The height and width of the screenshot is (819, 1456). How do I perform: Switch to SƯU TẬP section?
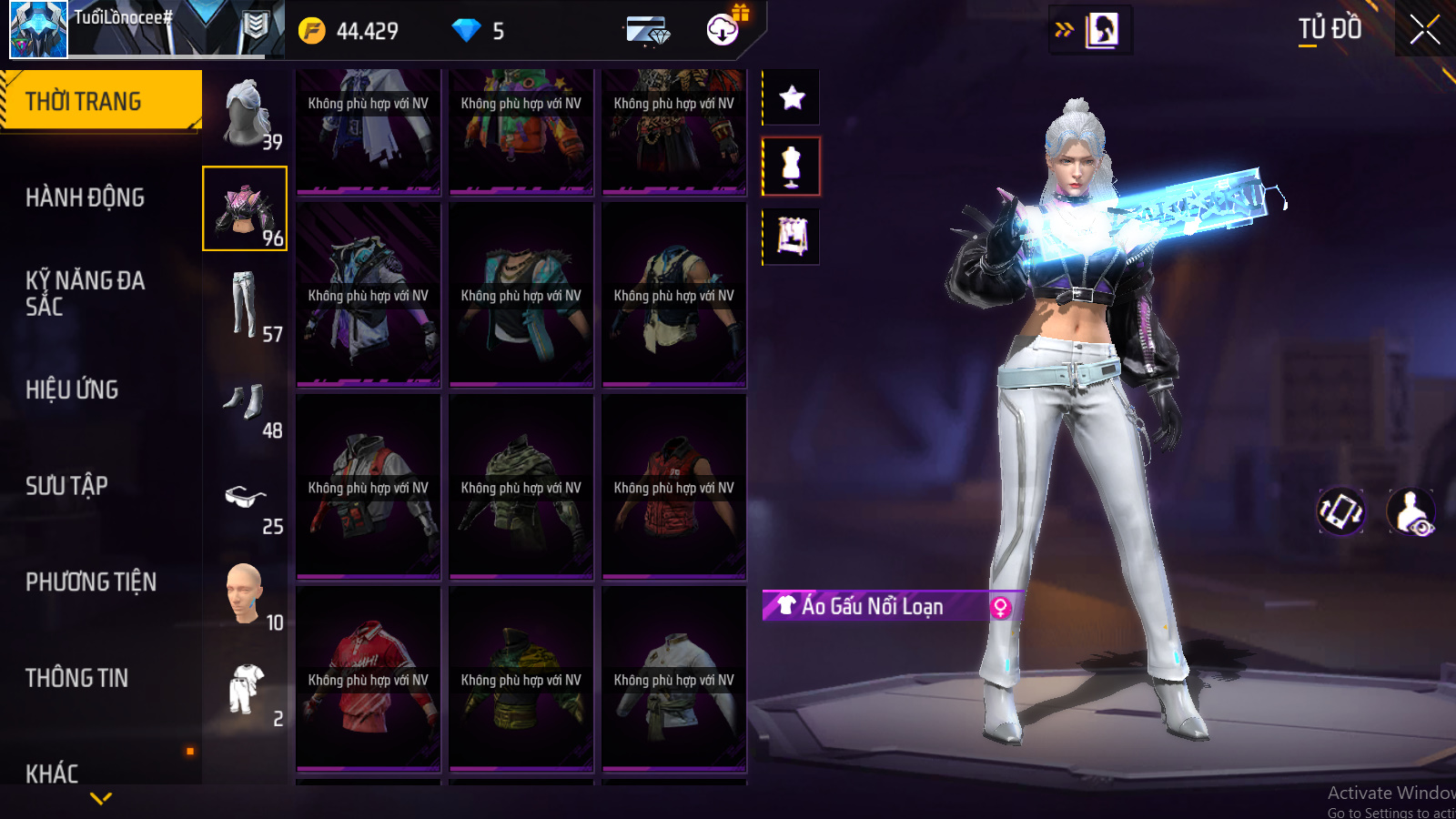click(66, 486)
